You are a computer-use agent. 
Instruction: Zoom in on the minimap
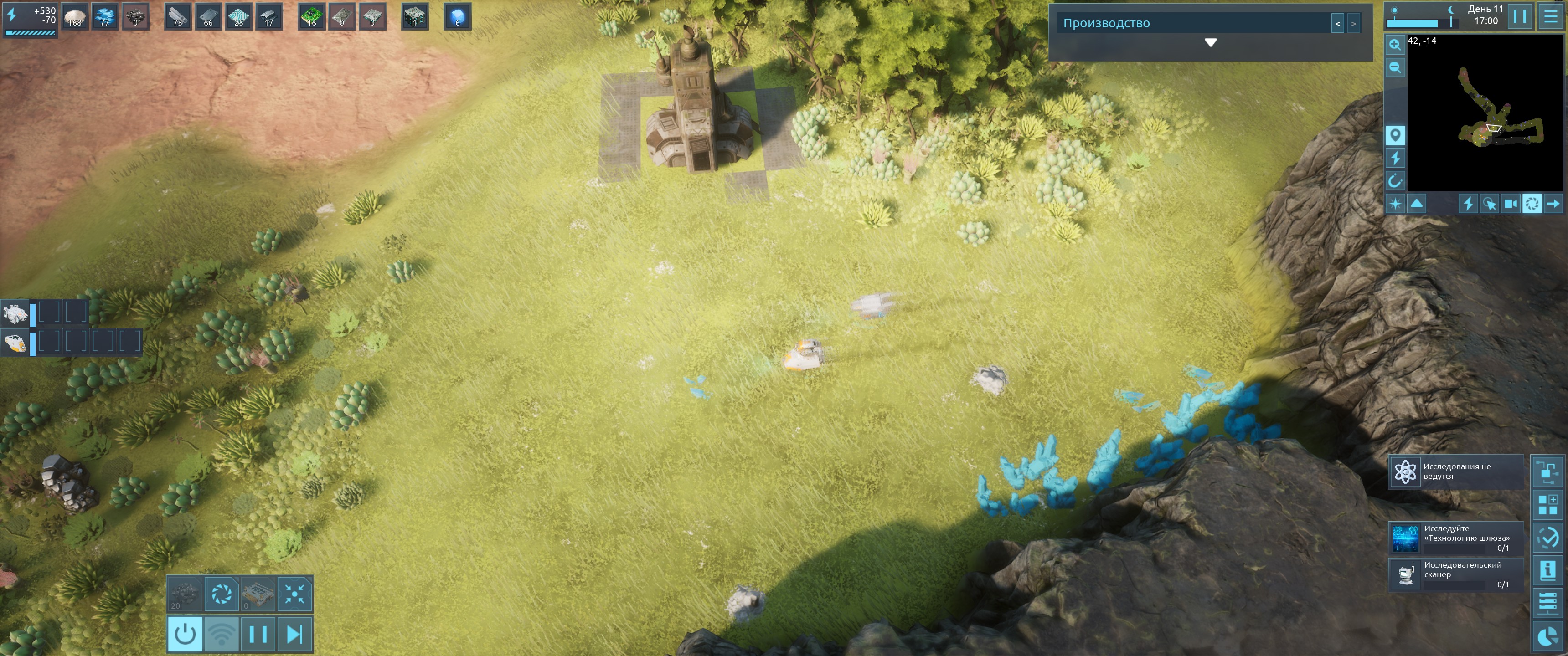[x=1394, y=45]
